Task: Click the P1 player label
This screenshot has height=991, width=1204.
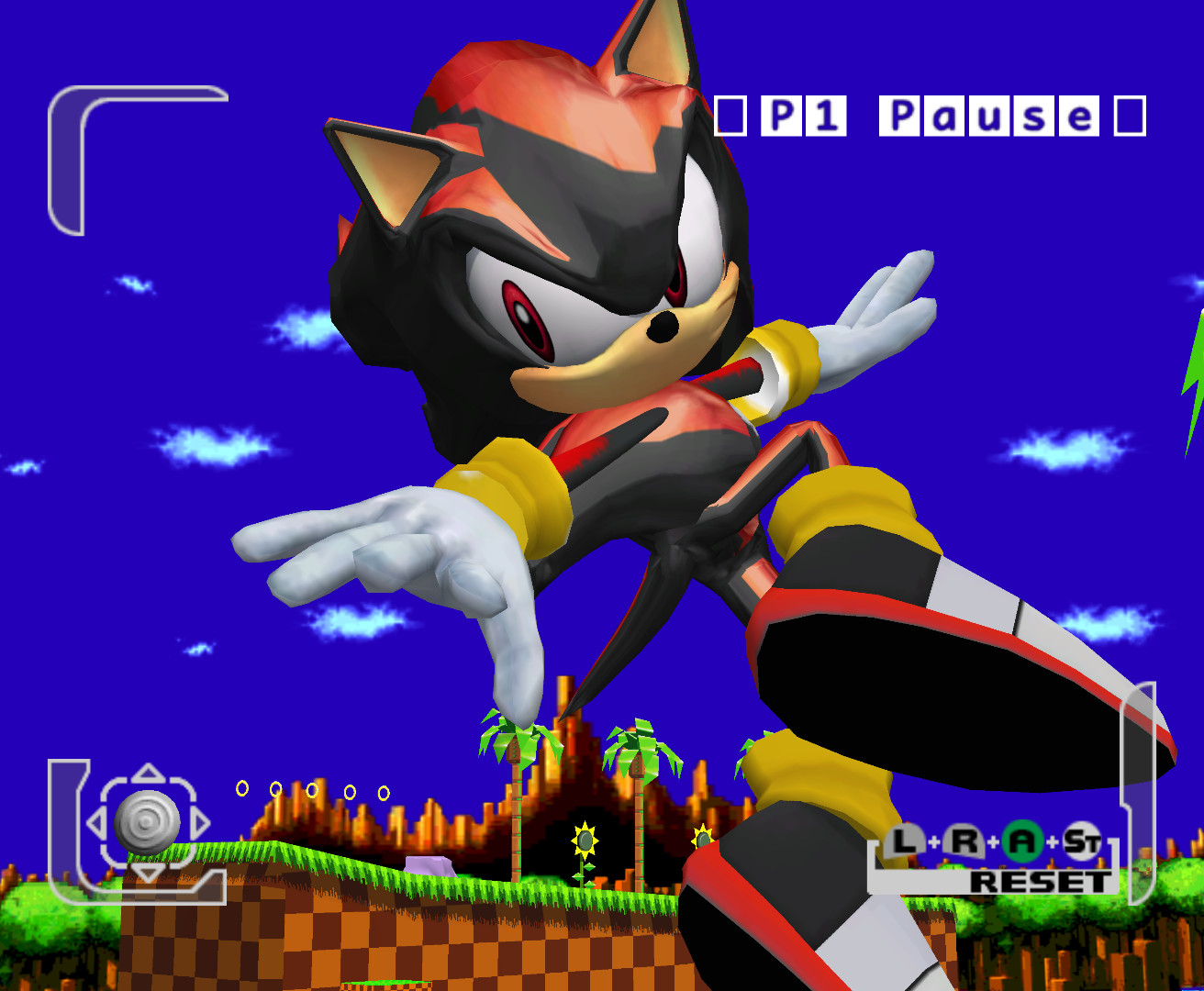Action: [x=803, y=117]
